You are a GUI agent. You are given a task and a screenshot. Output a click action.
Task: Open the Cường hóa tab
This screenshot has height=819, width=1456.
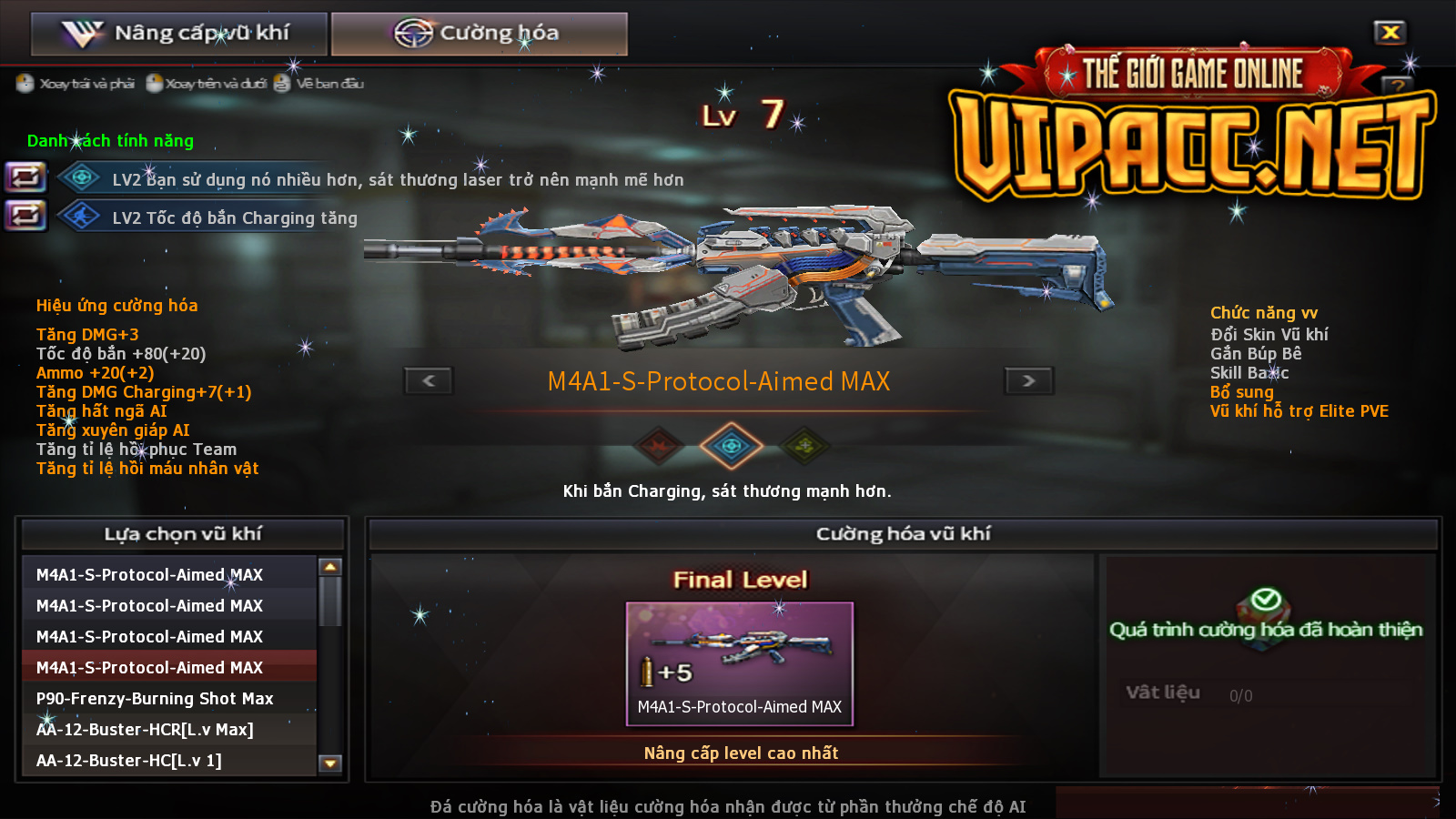point(479,34)
